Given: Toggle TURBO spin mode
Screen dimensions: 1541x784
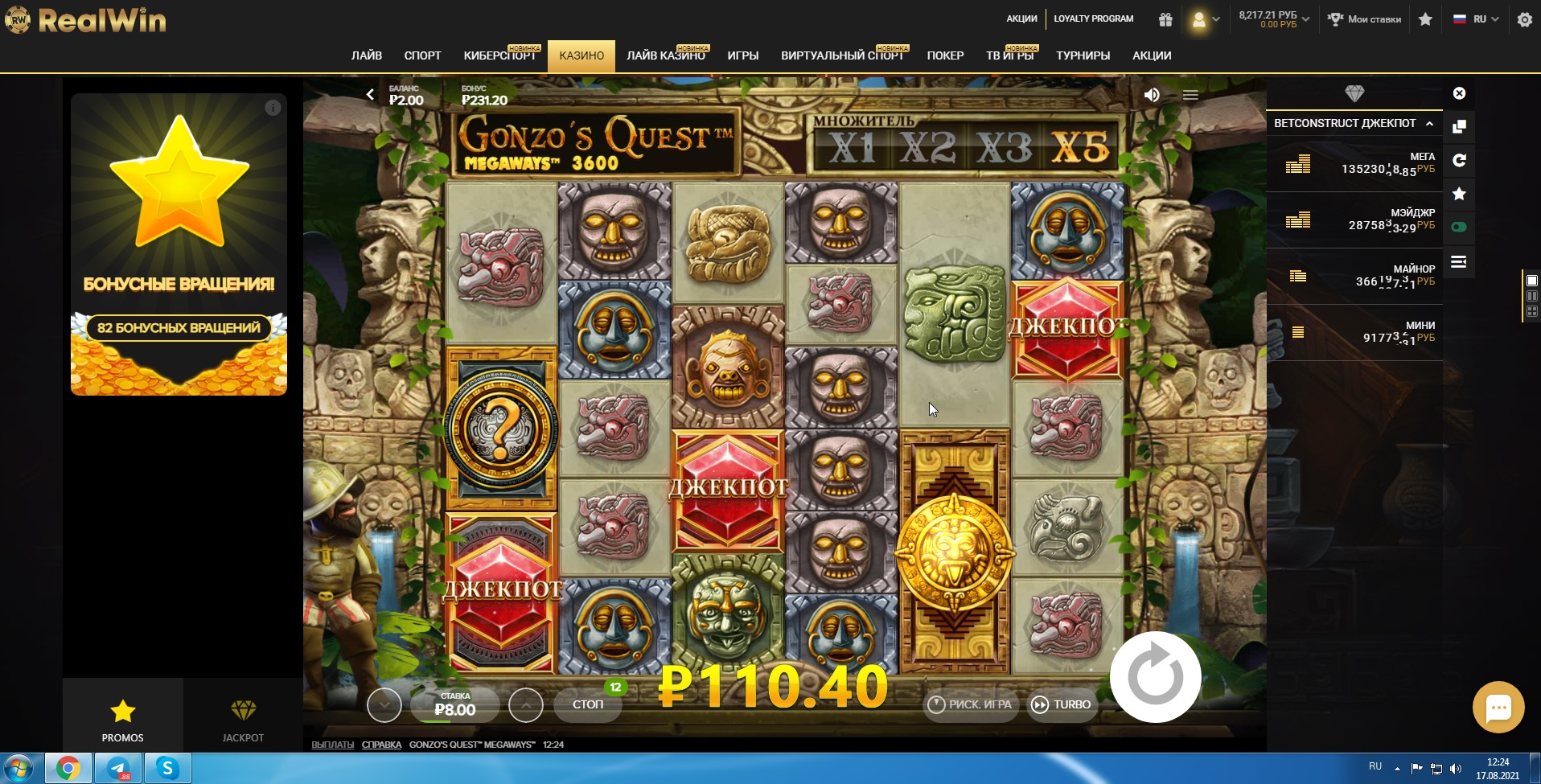Looking at the screenshot, I should 1062,704.
